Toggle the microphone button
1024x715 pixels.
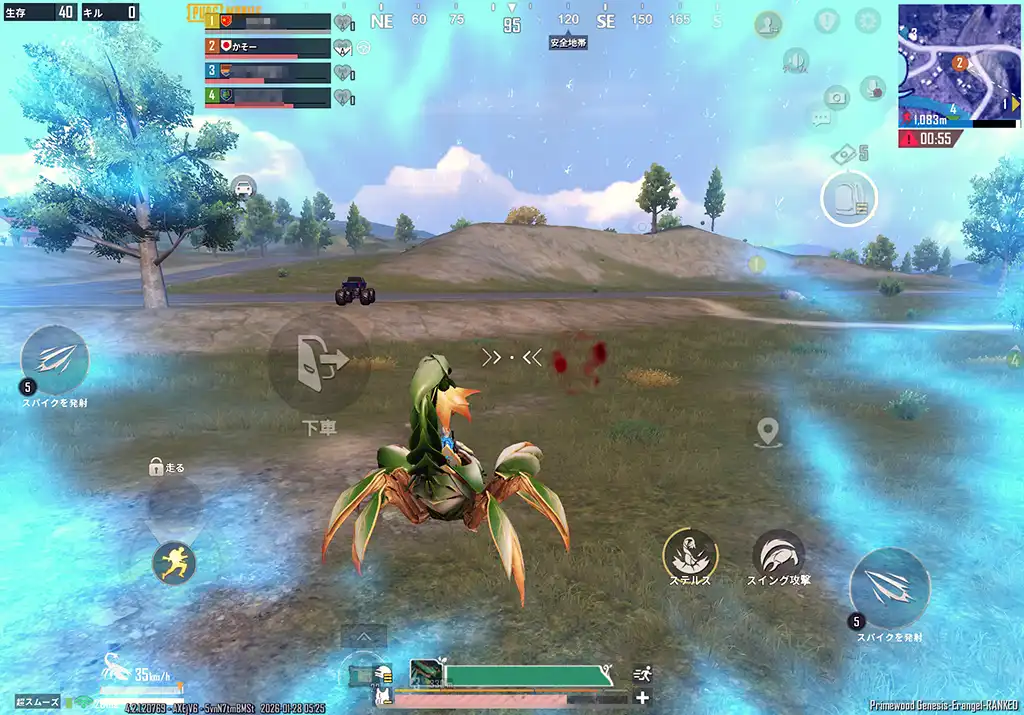[872, 88]
